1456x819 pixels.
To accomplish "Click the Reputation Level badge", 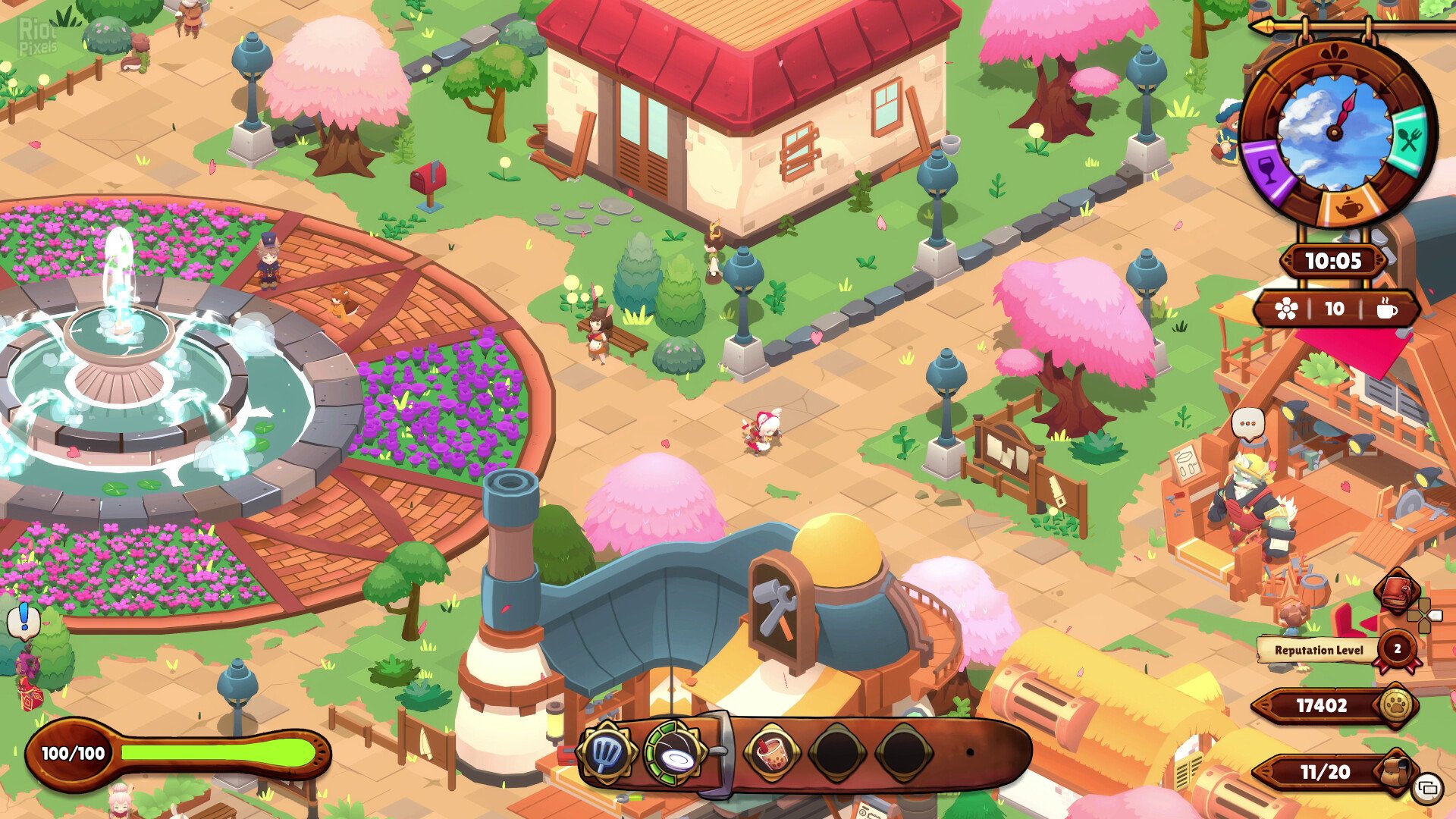I will tap(1397, 649).
